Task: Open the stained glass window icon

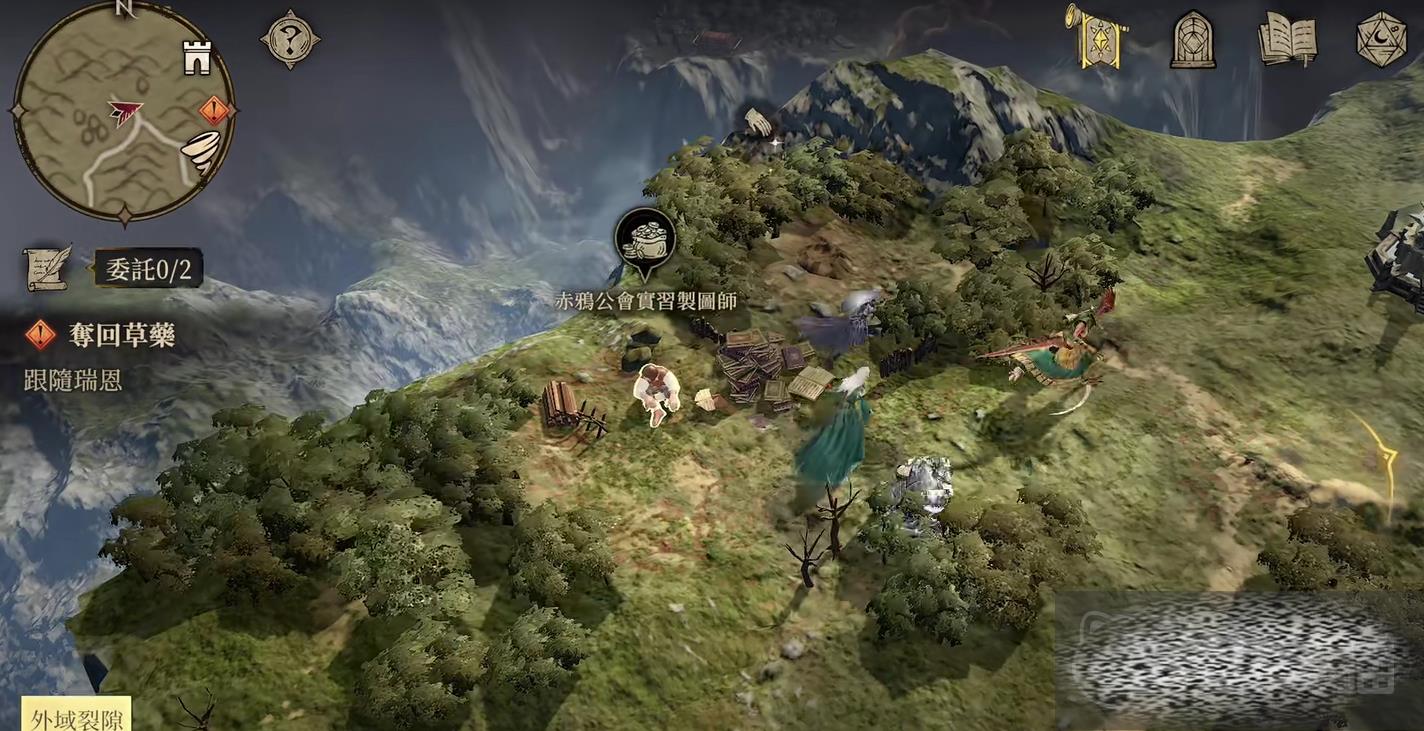Action: click(x=1192, y=40)
